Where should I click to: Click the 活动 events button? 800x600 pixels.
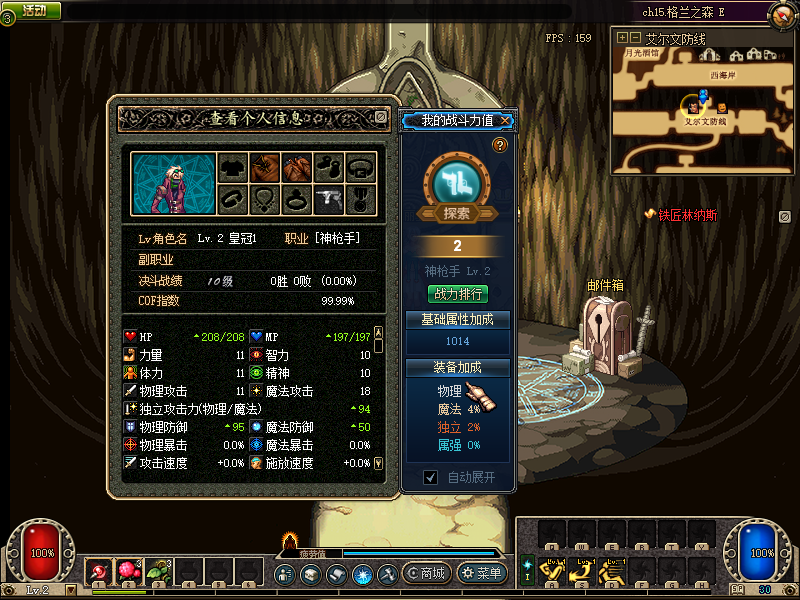point(33,10)
